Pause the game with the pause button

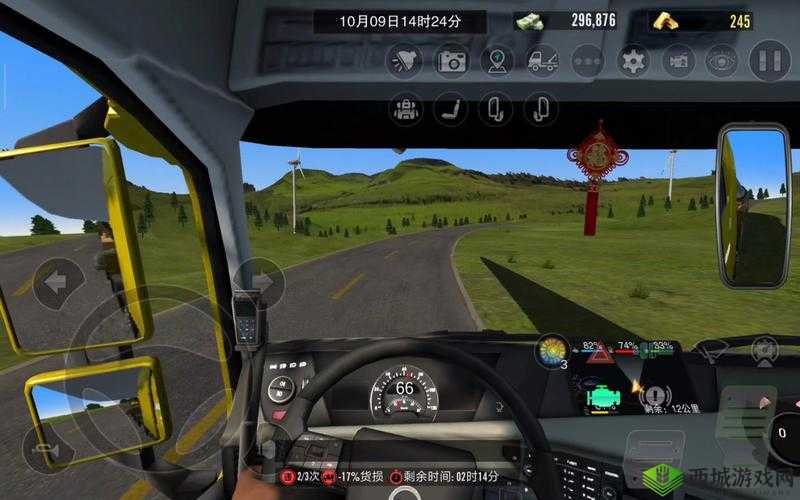pos(769,60)
